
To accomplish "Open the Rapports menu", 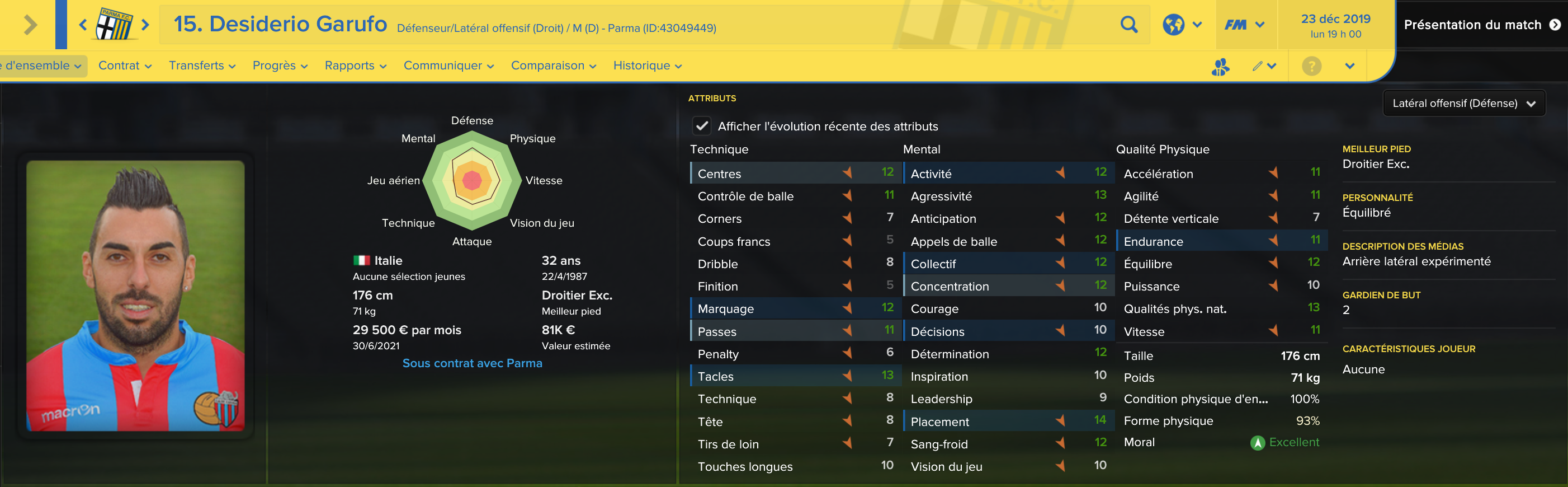I will [x=355, y=66].
